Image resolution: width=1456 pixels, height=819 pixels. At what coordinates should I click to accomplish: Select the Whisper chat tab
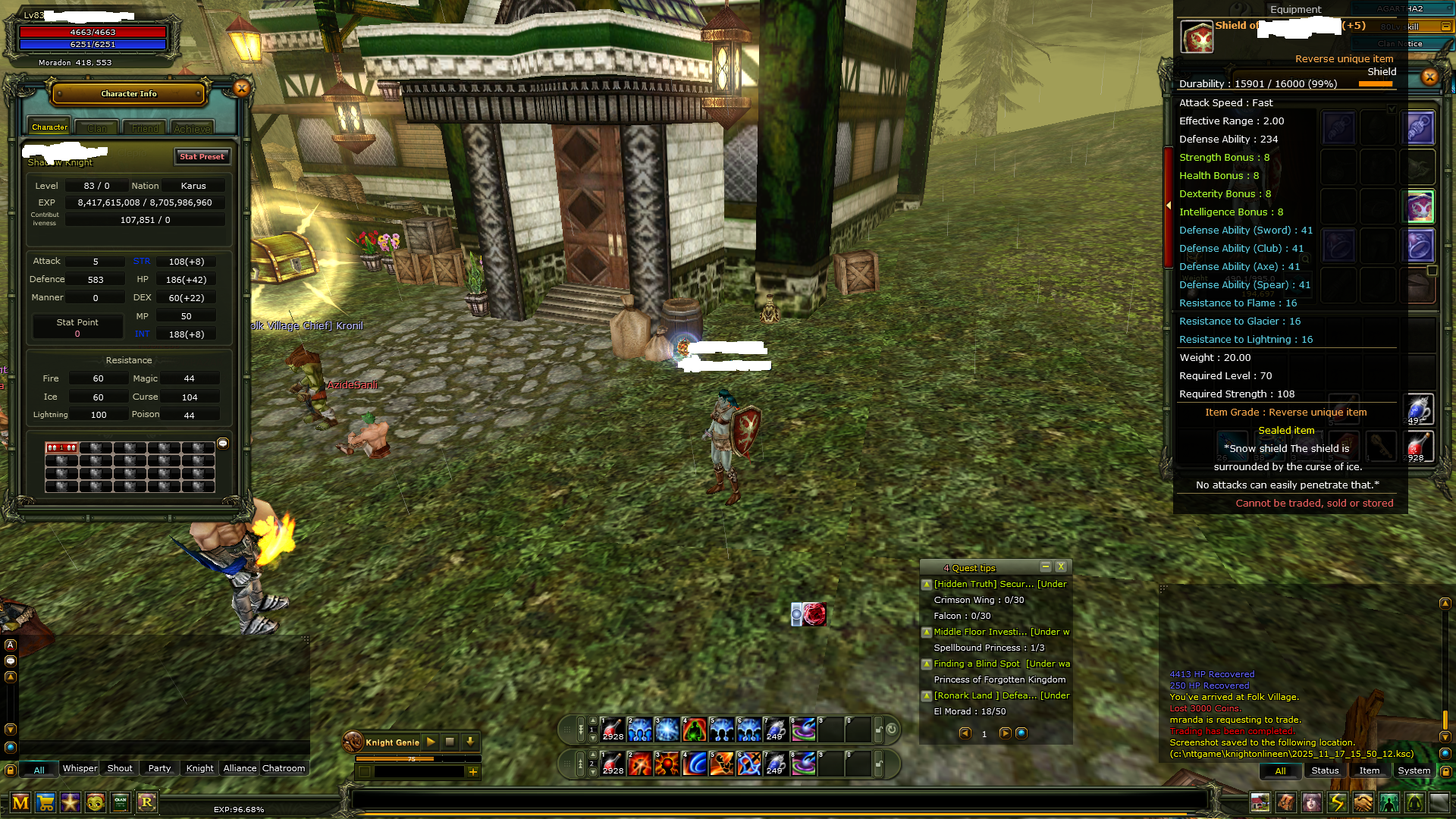click(x=80, y=768)
